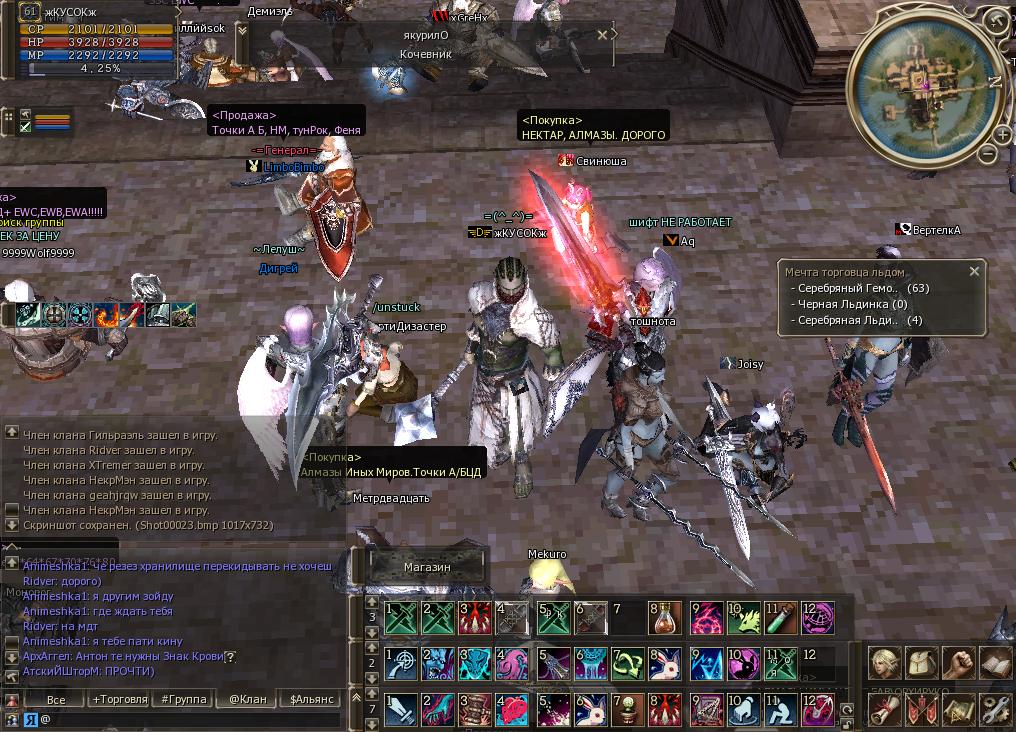
Task: Switch chat to the #Группа tab
Action: (183, 699)
